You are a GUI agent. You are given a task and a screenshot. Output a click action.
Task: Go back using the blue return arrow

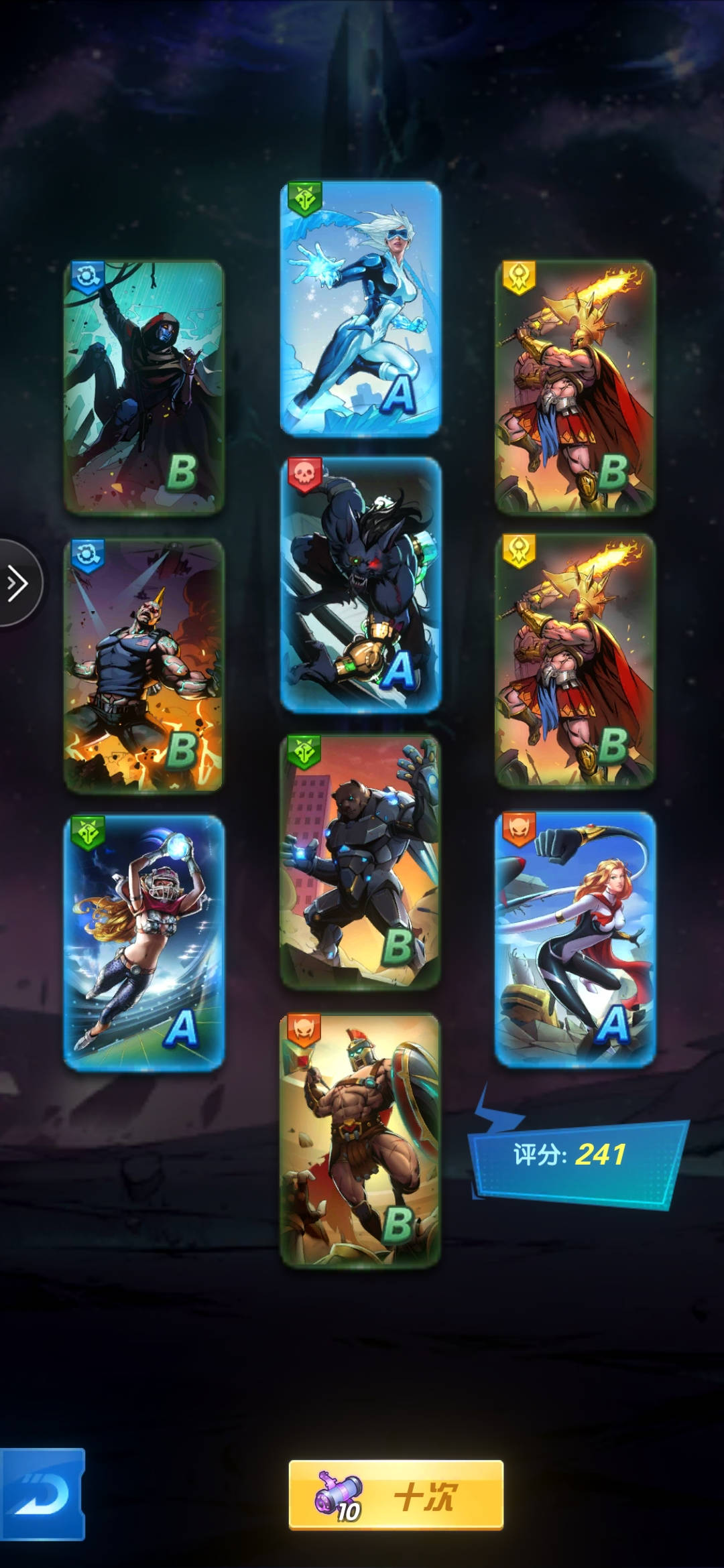[42, 1494]
